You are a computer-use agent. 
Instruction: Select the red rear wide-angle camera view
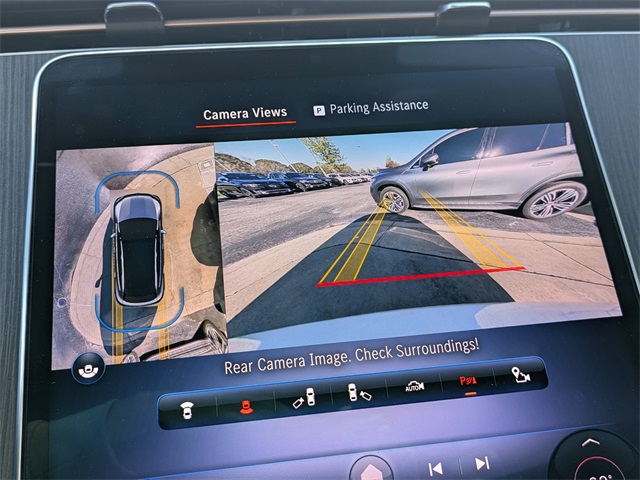point(245,403)
